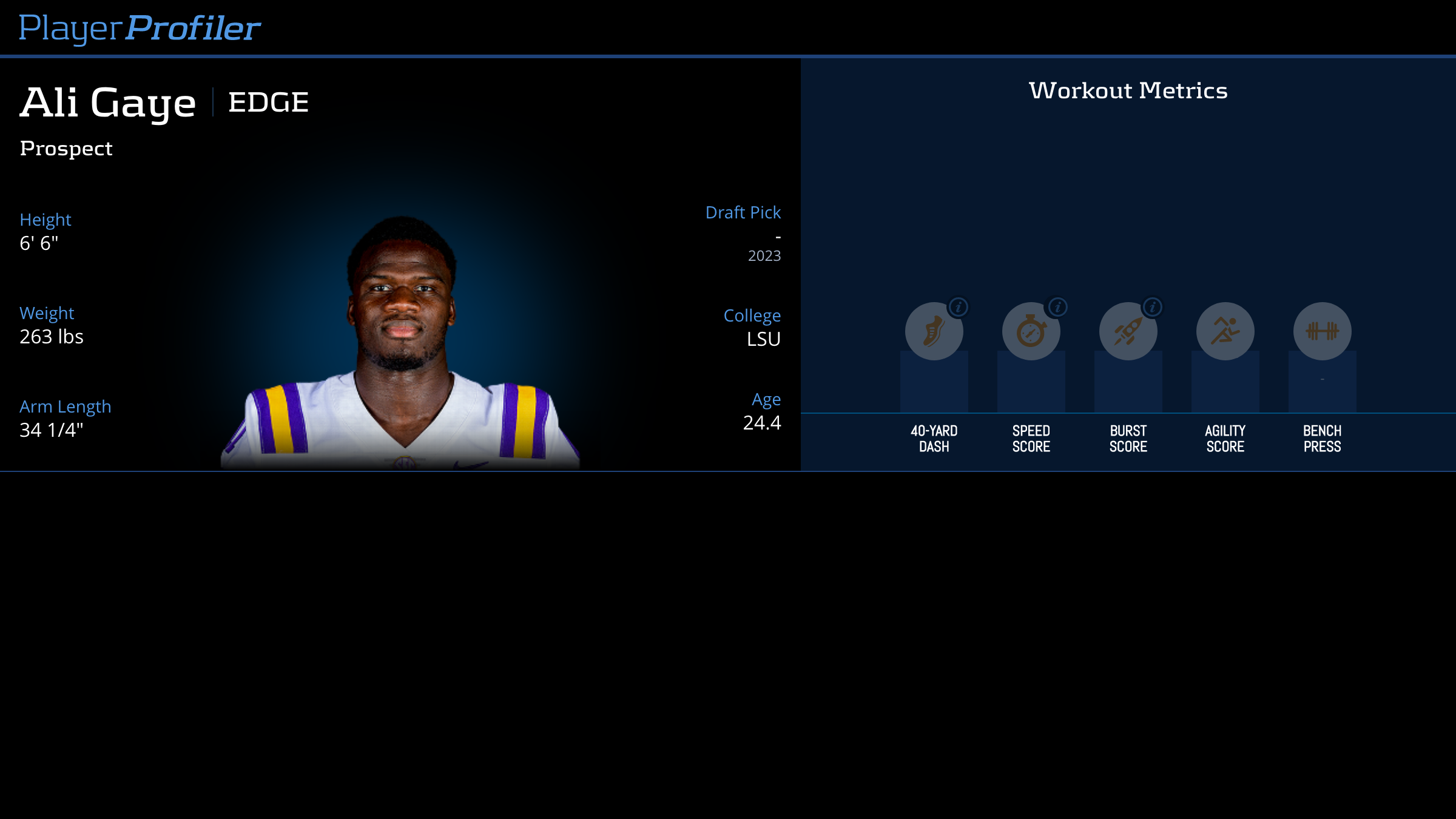The image size is (1456, 819).
Task: Select the Bench Press barbell icon
Action: click(x=1322, y=331)
